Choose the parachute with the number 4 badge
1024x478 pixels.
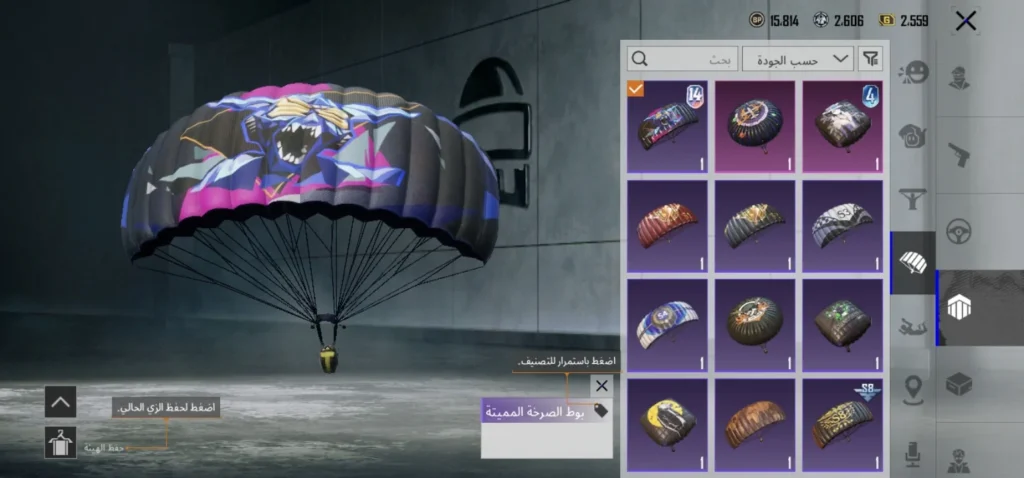coord(843,127)
